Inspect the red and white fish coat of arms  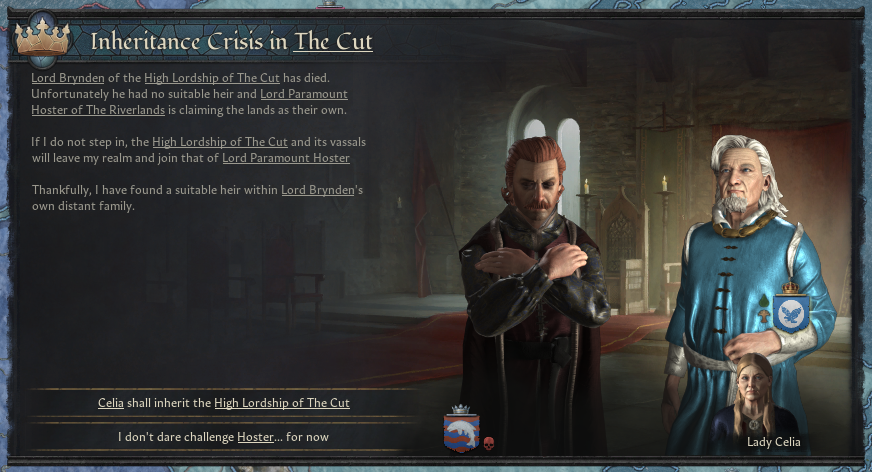(461, 432)
